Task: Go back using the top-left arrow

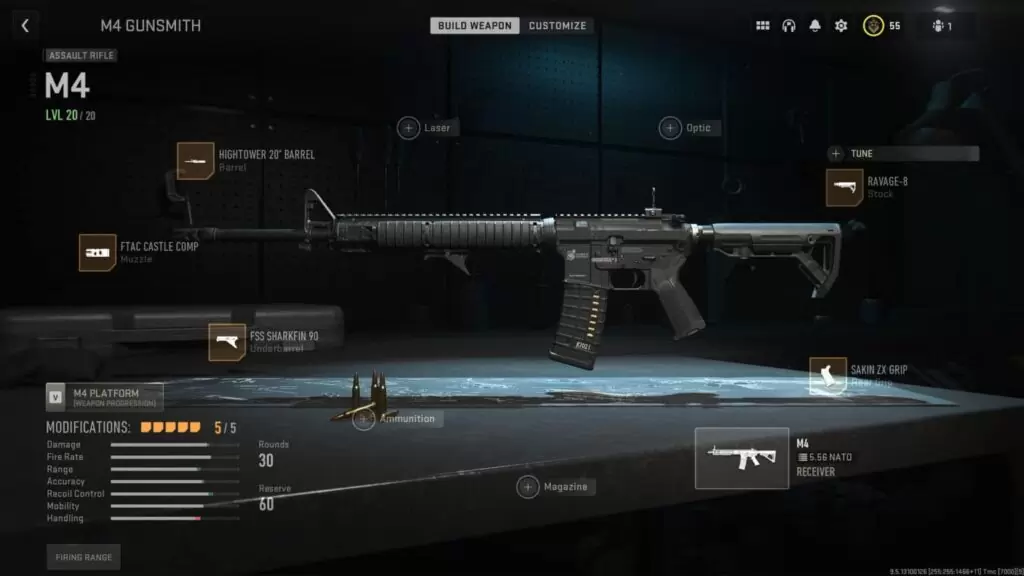Action: click(x=24, y=26)
